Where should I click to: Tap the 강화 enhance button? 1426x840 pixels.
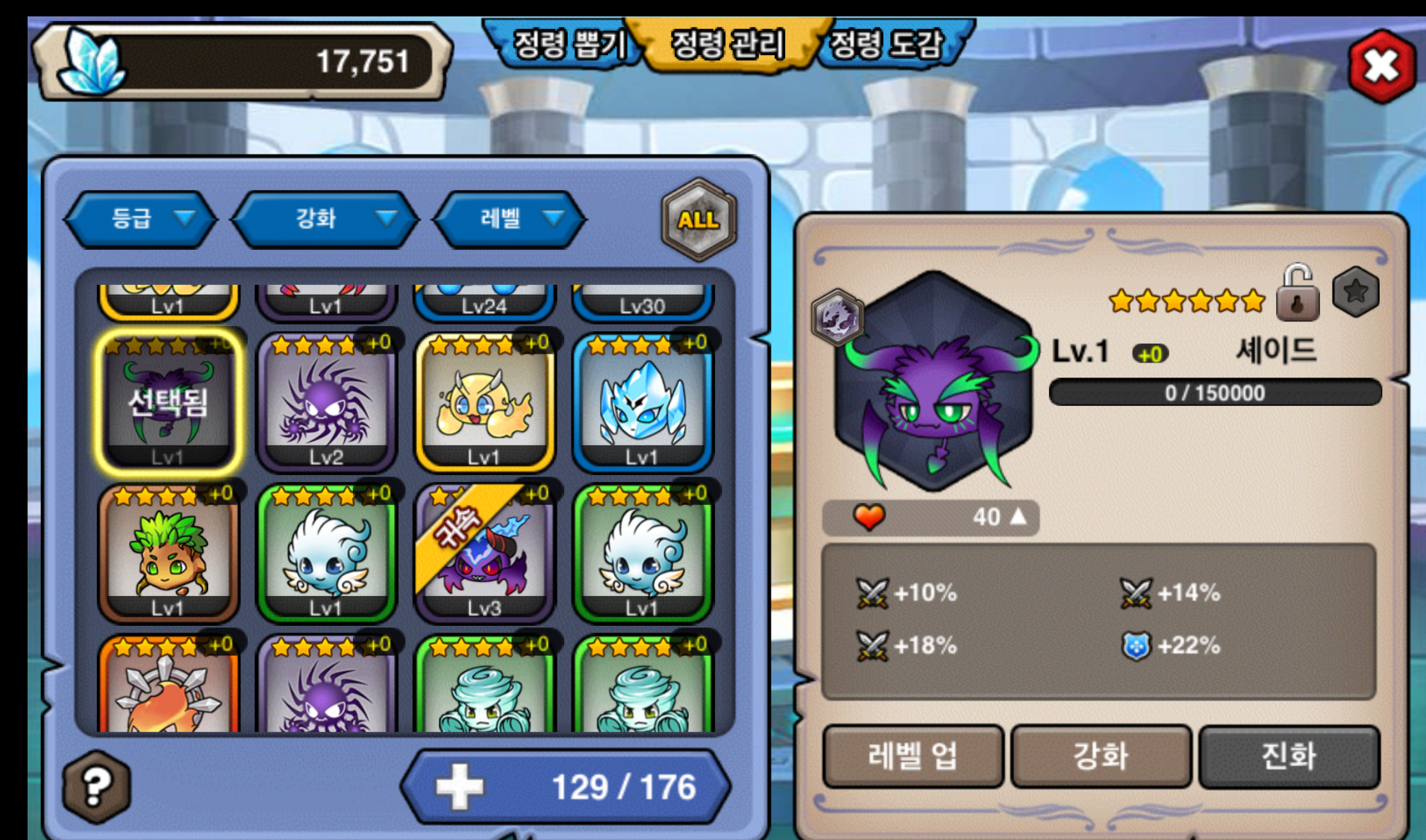[1101, 756]
